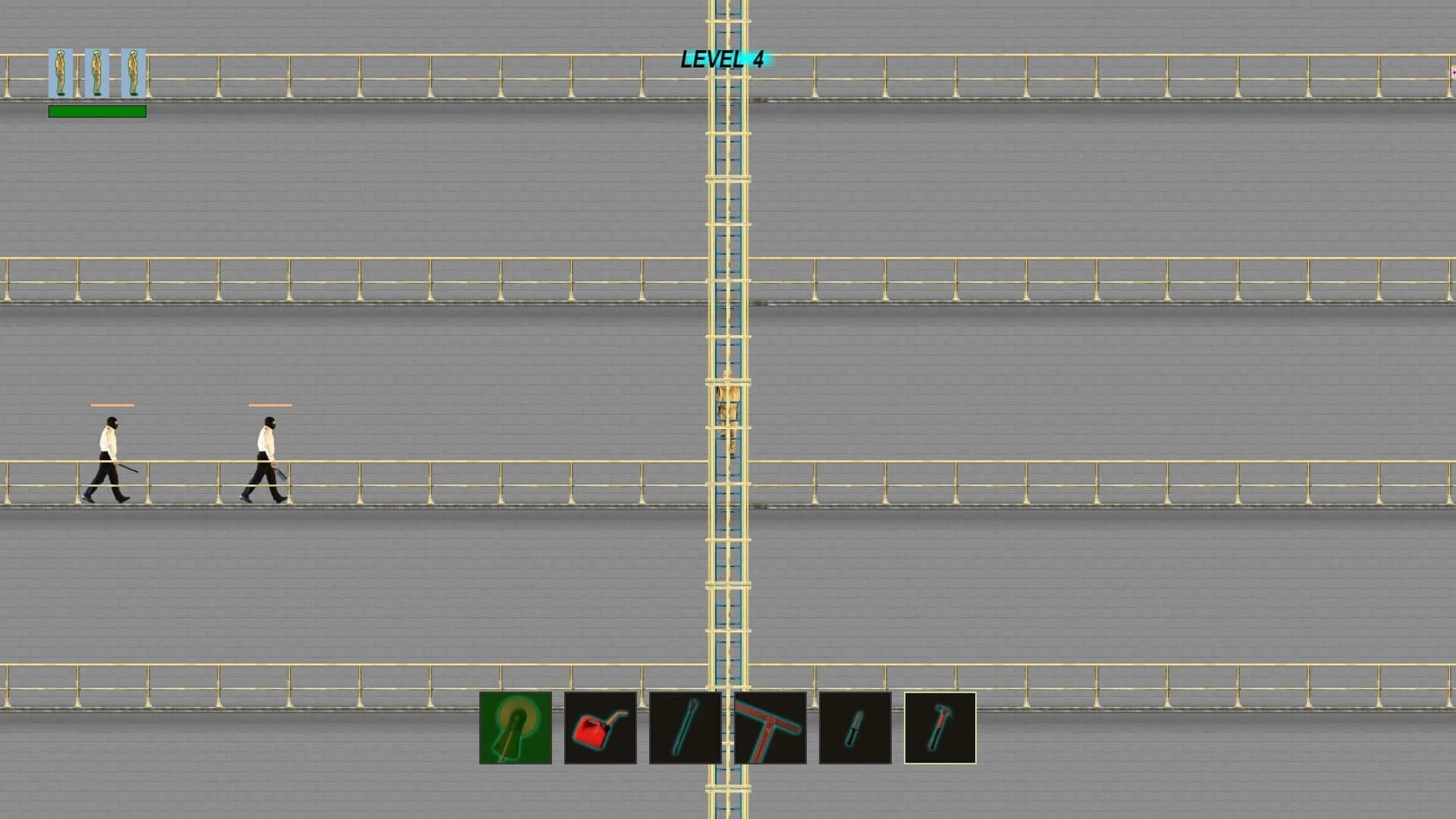Select the knife inventory slot
The image size is (1456, 819).
(x=855, y=726)
